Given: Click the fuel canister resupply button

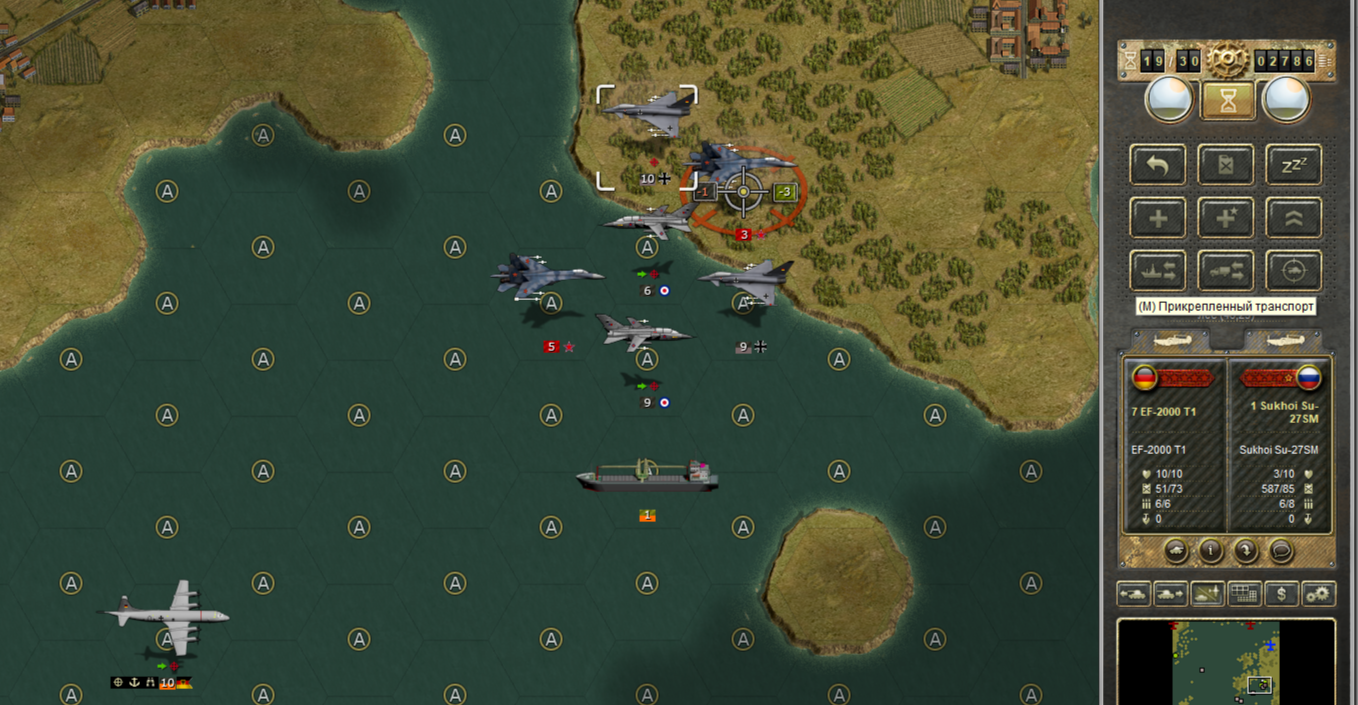Looking at the screenshot, I should click(x=1226, y=165).
